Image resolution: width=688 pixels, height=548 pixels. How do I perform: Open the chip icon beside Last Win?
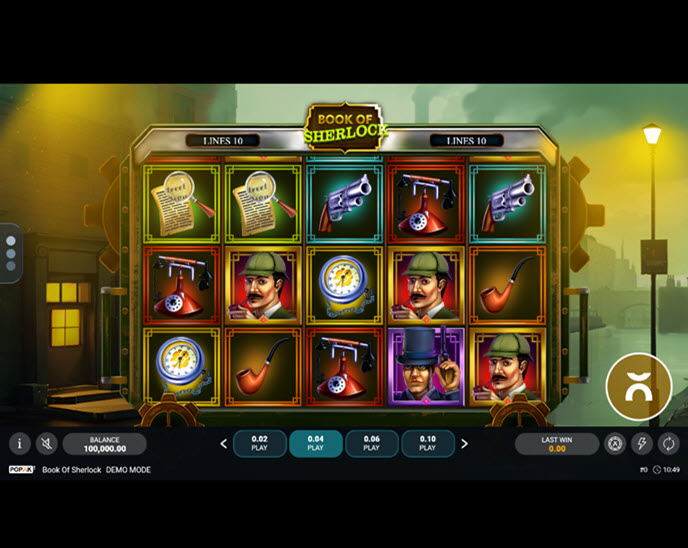[x=616, y=444]
